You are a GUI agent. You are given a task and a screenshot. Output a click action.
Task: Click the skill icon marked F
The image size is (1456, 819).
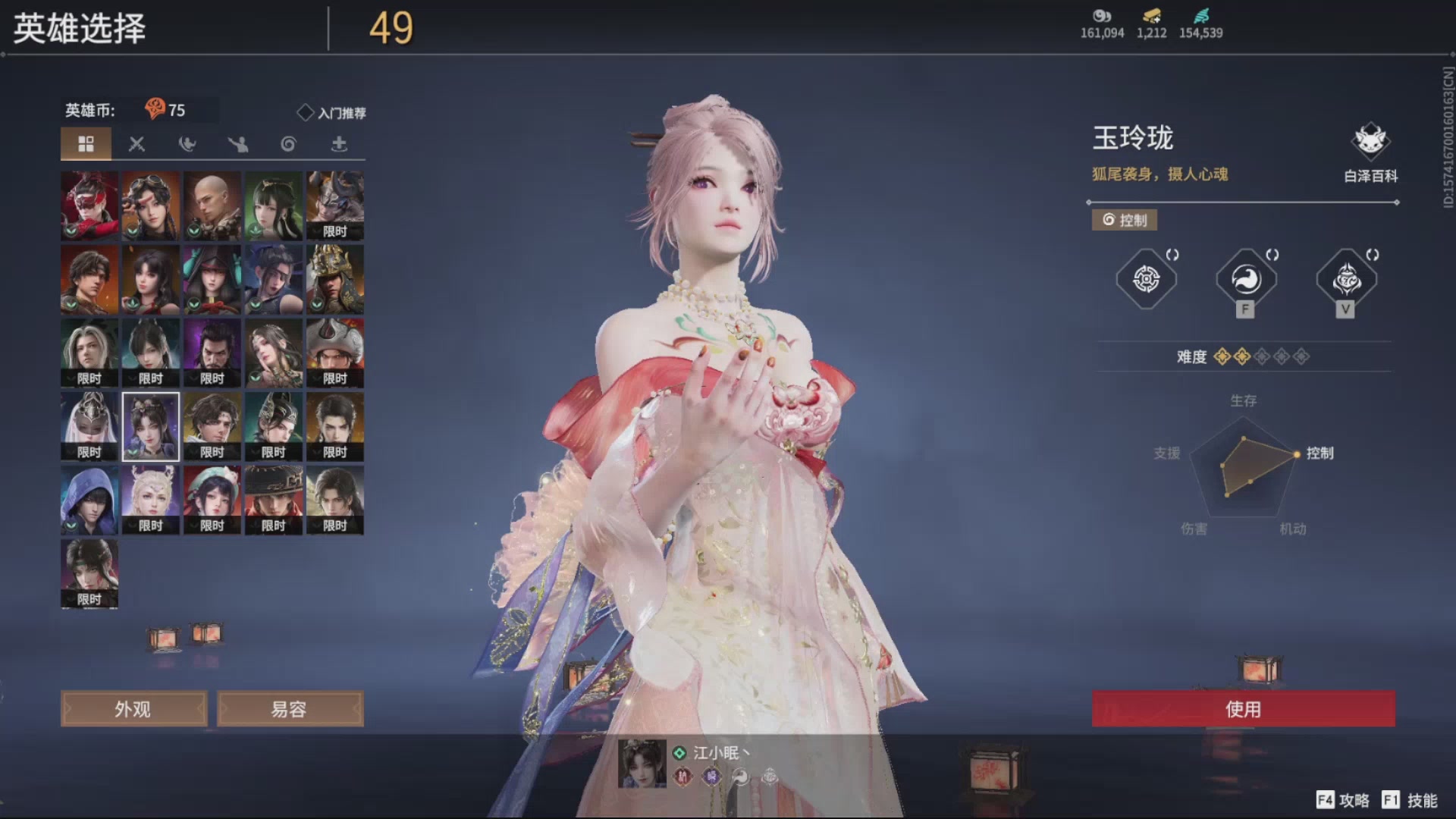point(1244,279)
